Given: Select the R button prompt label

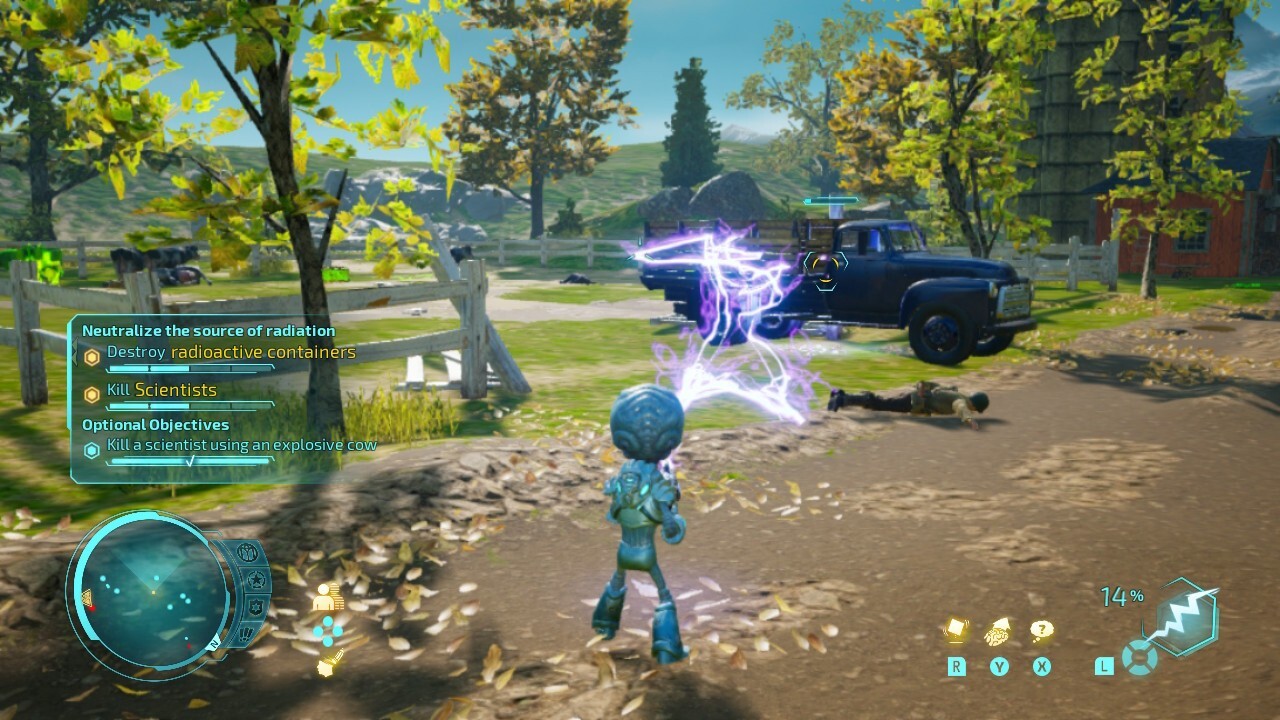Looking at the screenshot, I should (957, 664).
